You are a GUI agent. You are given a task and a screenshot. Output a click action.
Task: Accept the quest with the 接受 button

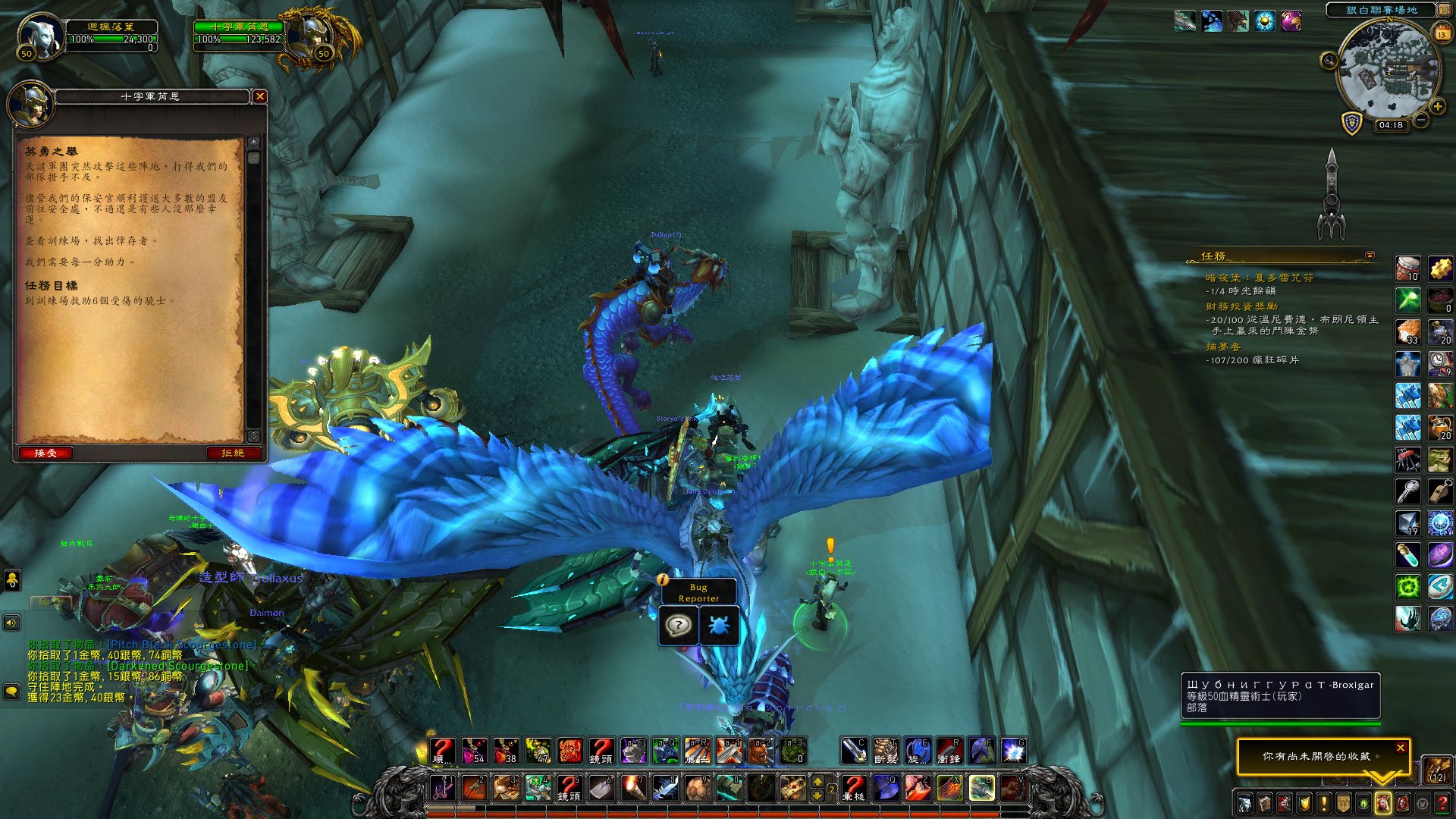coord(45,453)
